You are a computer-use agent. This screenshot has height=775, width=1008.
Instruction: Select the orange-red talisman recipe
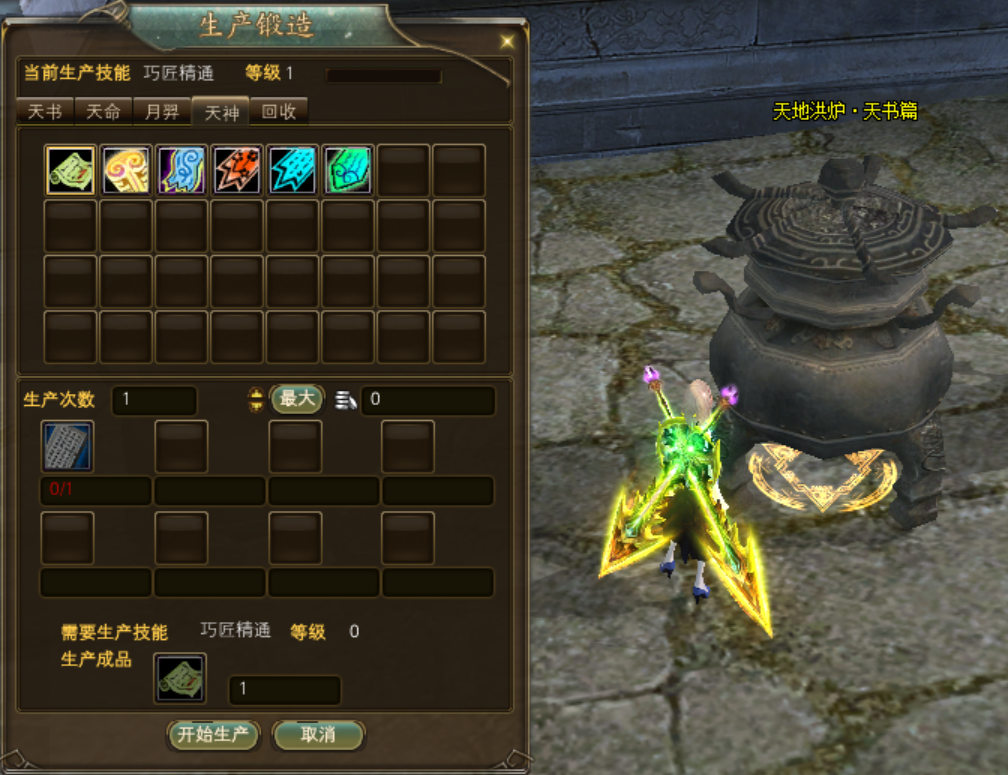click(237, 170)
